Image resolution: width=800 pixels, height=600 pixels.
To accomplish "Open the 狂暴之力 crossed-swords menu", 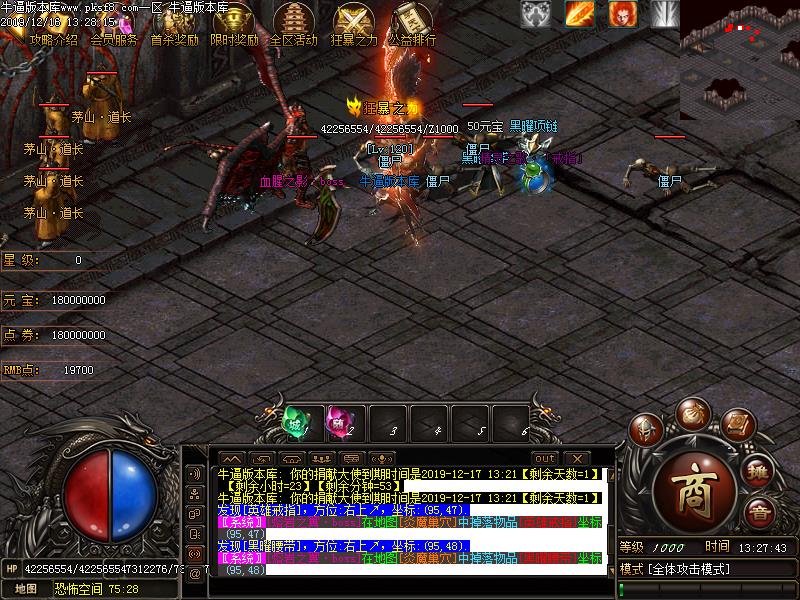I will pyautogui.click(x=354, y=25).
